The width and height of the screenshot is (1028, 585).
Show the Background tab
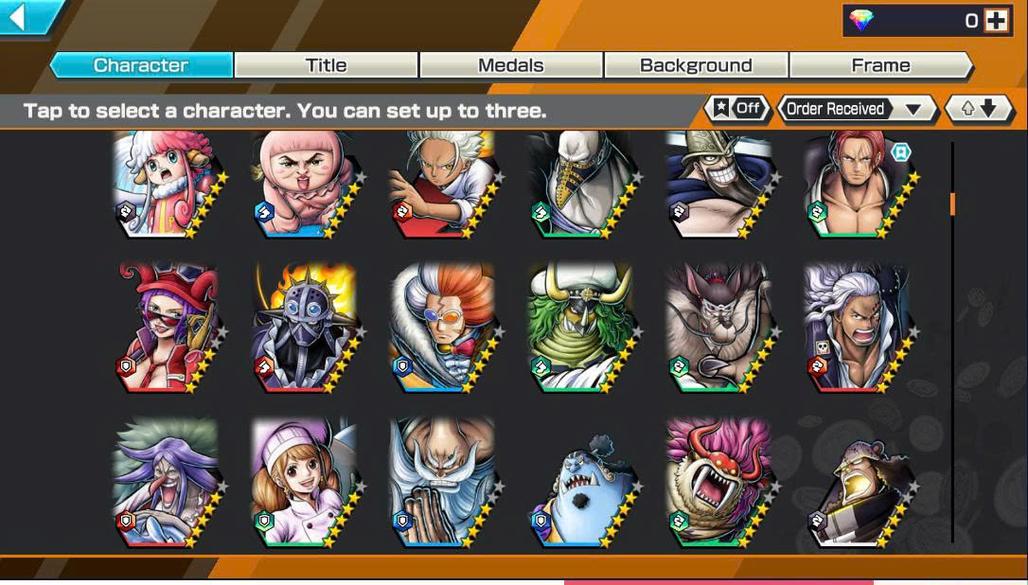point(696,66)
